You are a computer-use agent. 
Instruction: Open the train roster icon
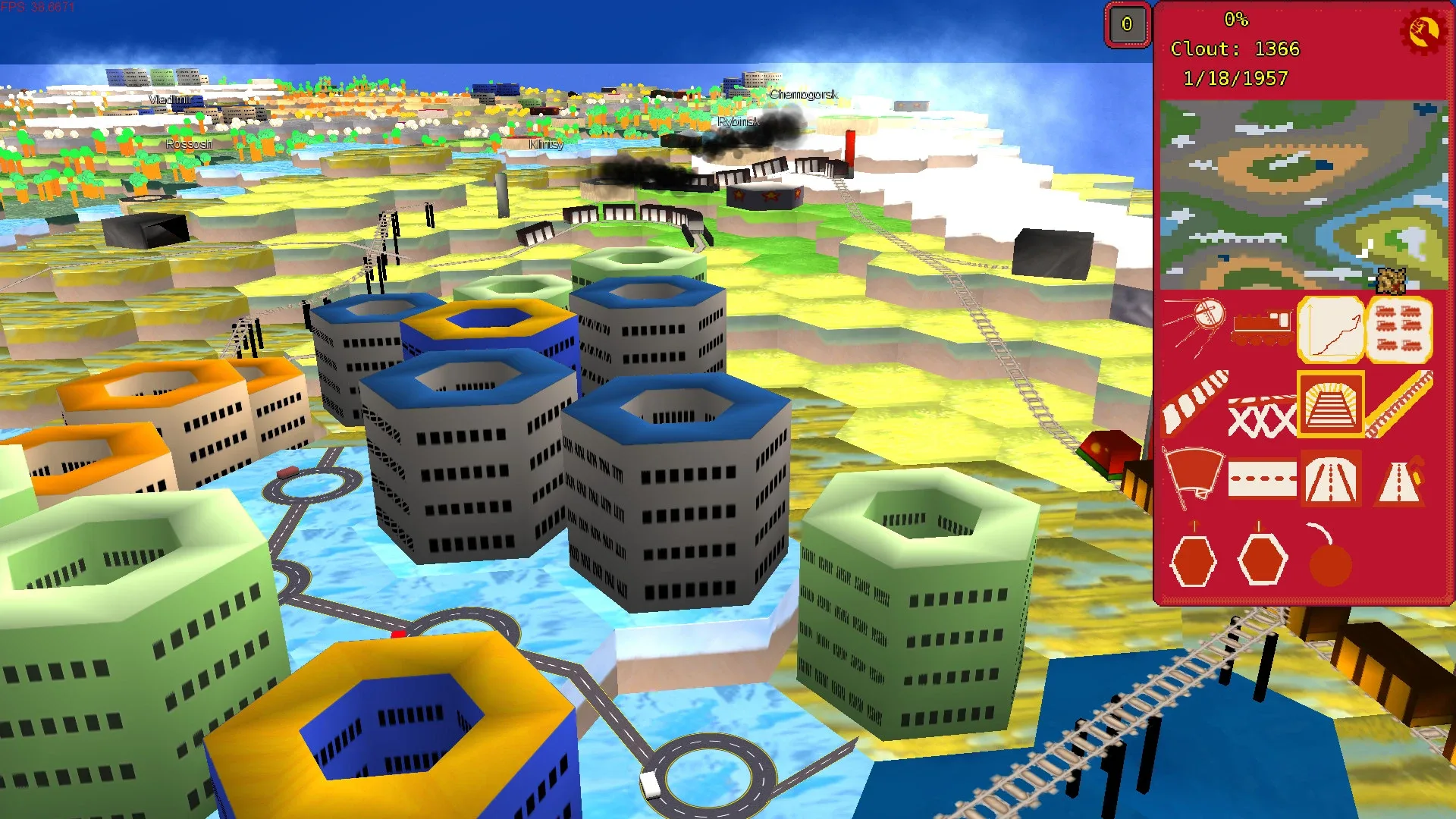[x=1401, y=329]
